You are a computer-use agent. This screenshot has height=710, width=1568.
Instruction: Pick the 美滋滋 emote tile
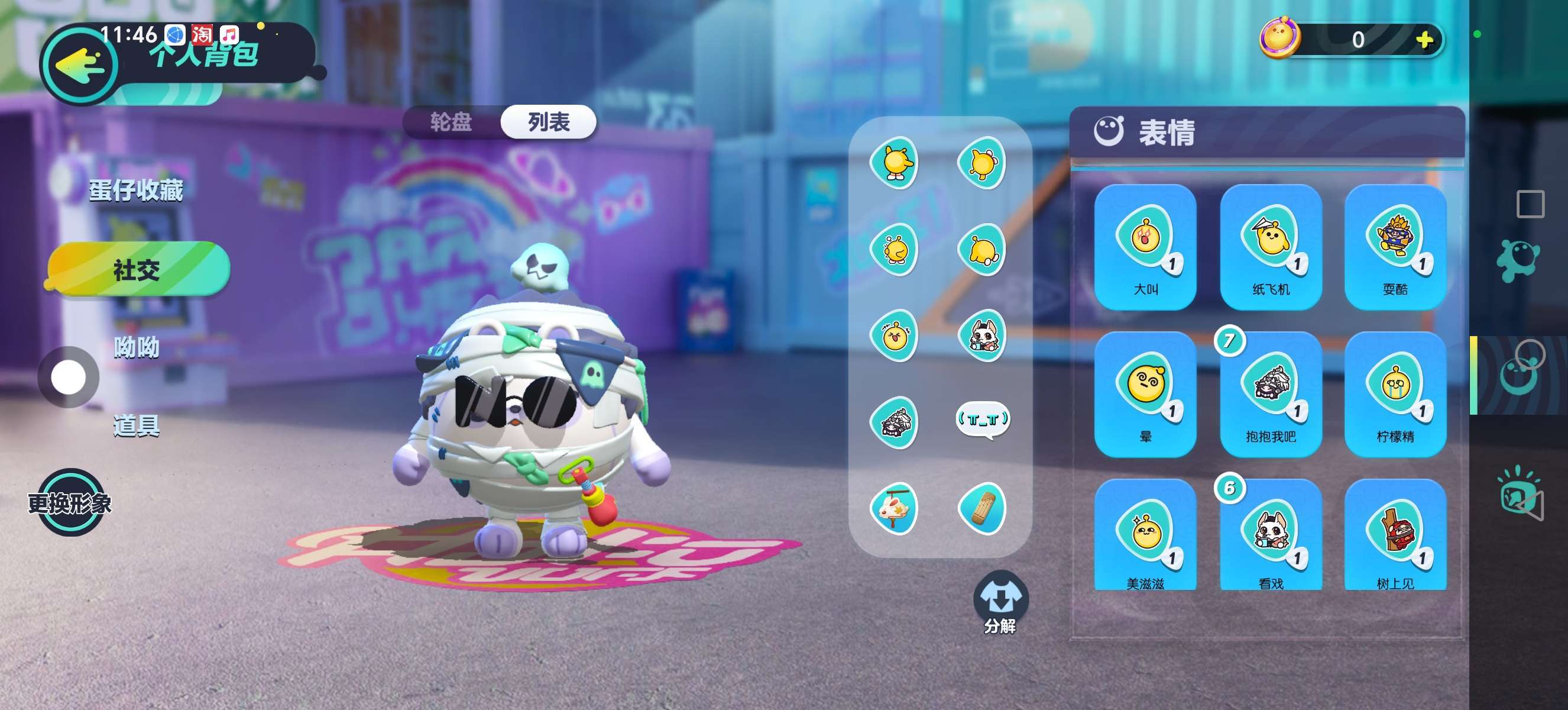(1145, 536)
